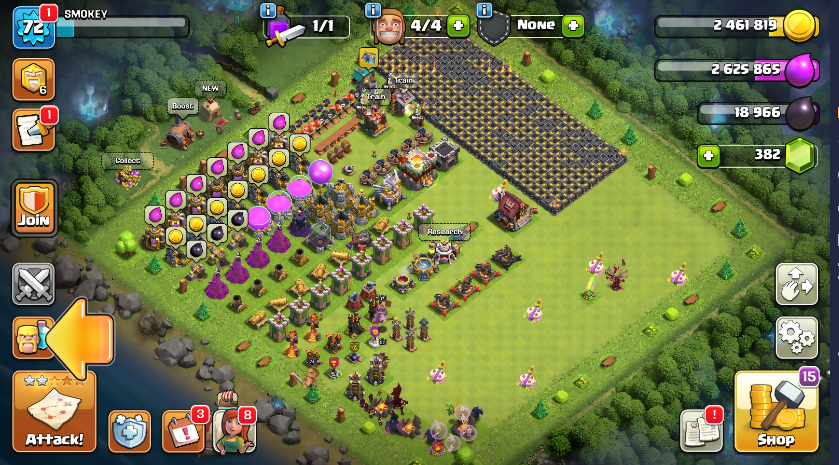Viewport: 839px width, 465px height.
Task: Enter village layout edit mode
Action: pos(797,285)
